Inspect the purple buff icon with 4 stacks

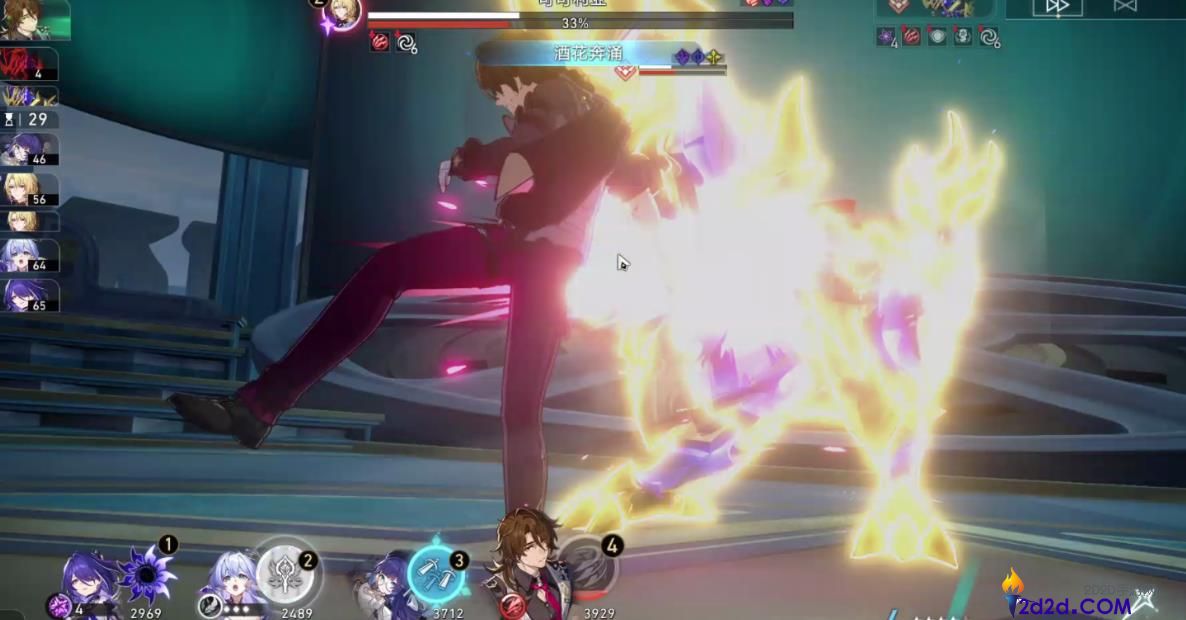tap(886, 37)
